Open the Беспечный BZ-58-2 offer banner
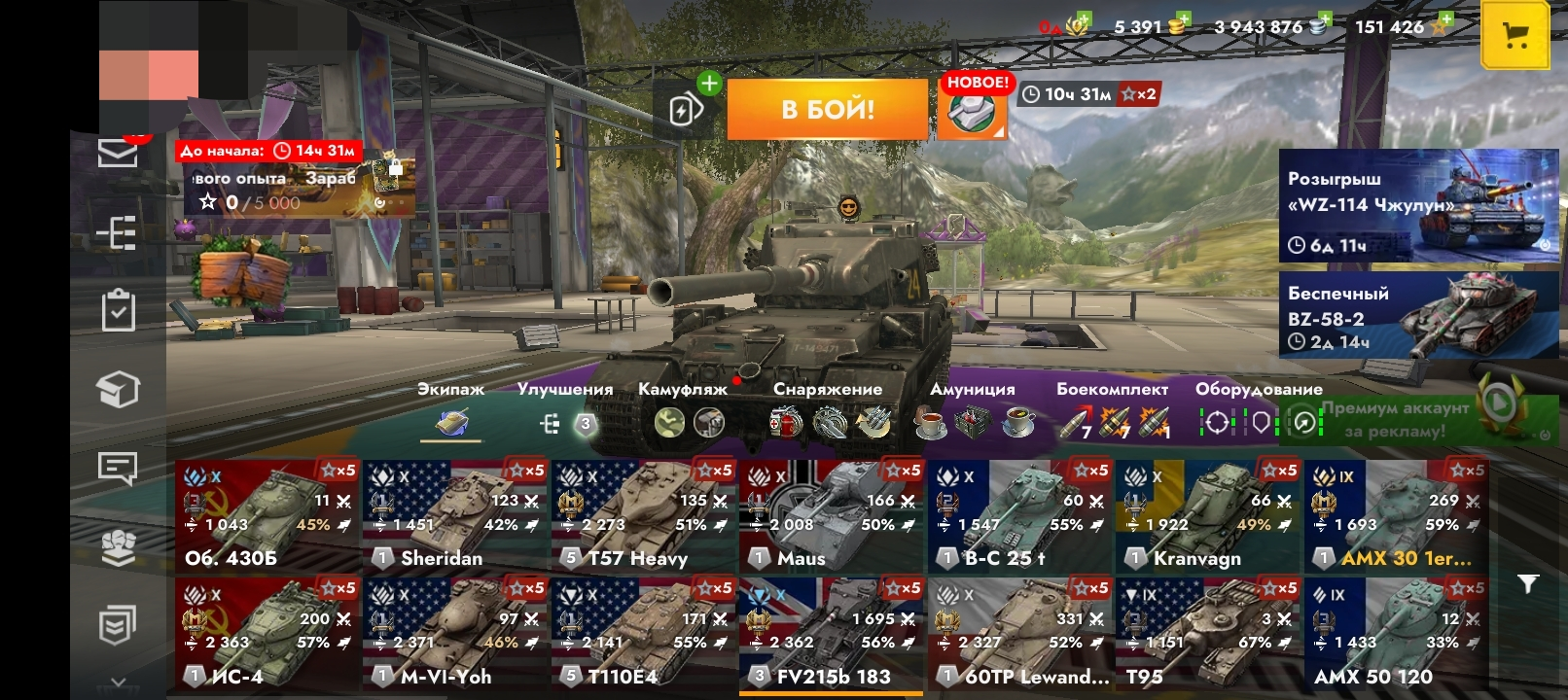 coord(1417,315)
